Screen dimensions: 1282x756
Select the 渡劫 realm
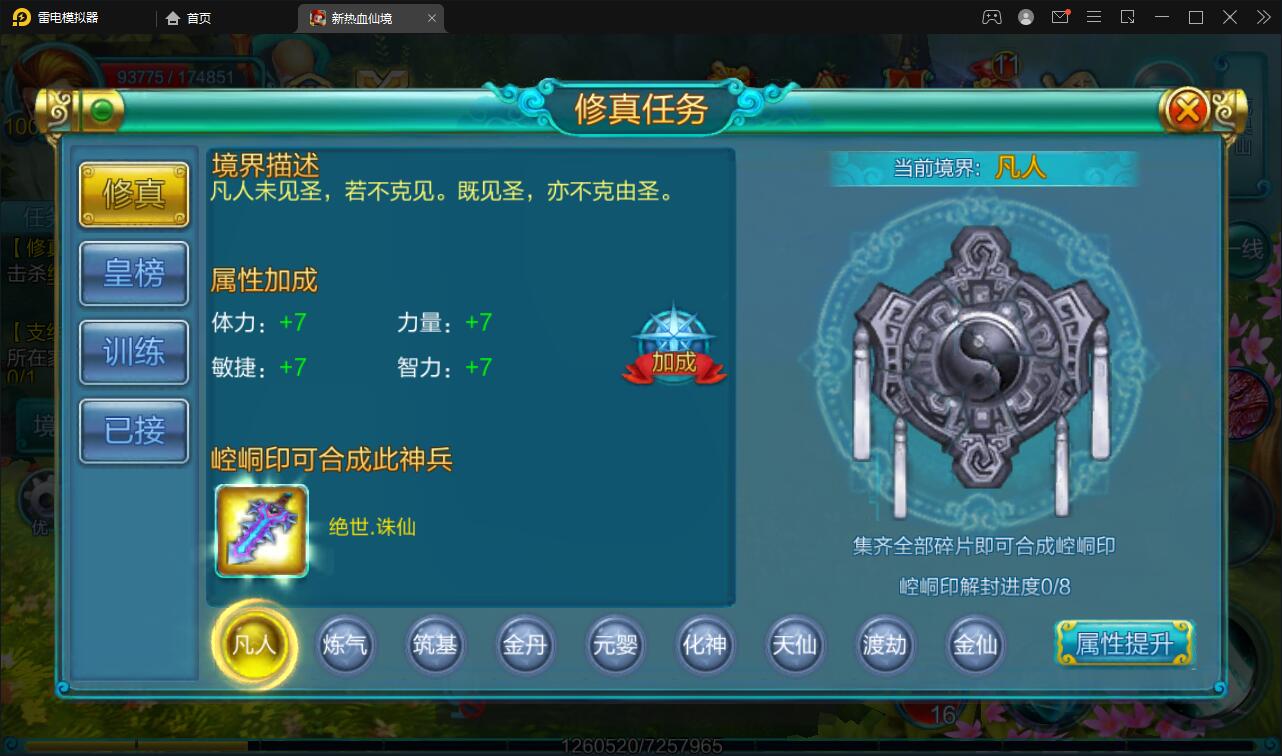(884, 645)
